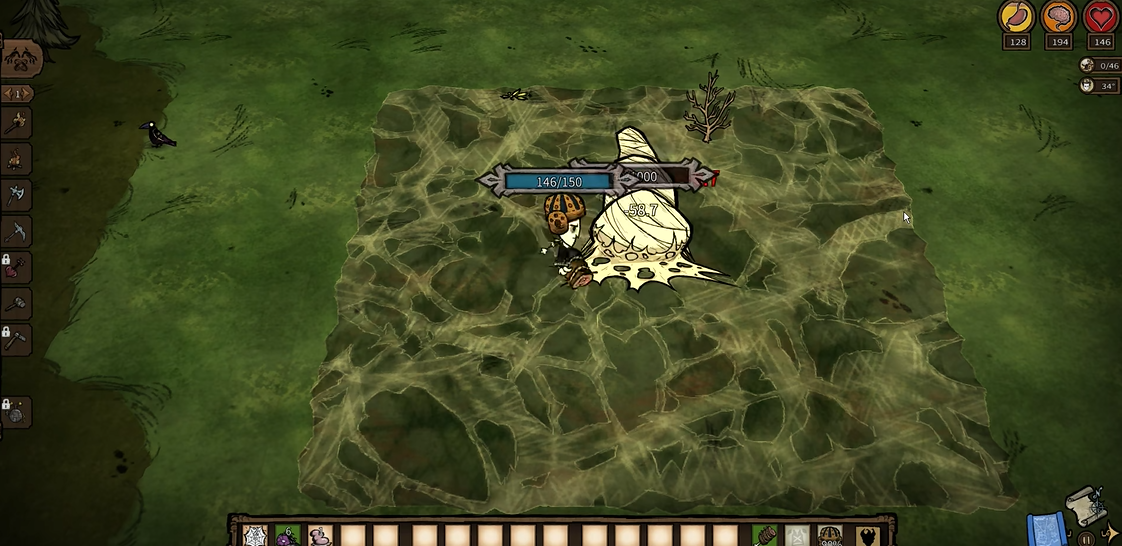Image resolution: width=1122 pixels, height=546 pixels.
Task: Pick the purple berries stack of six
Action: (287, 536)
